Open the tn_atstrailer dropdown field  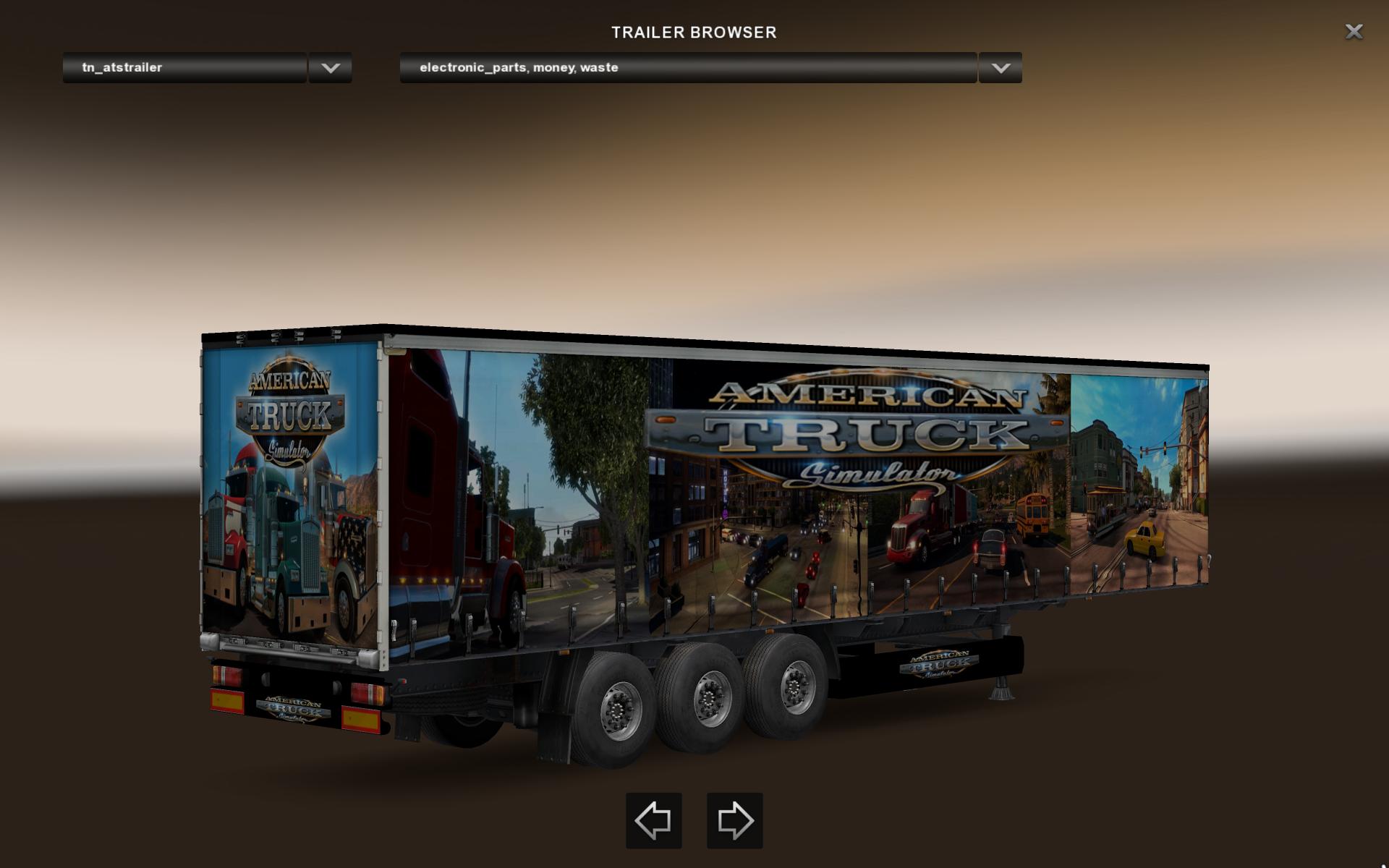pyautogui.click(x=184, y=67)
